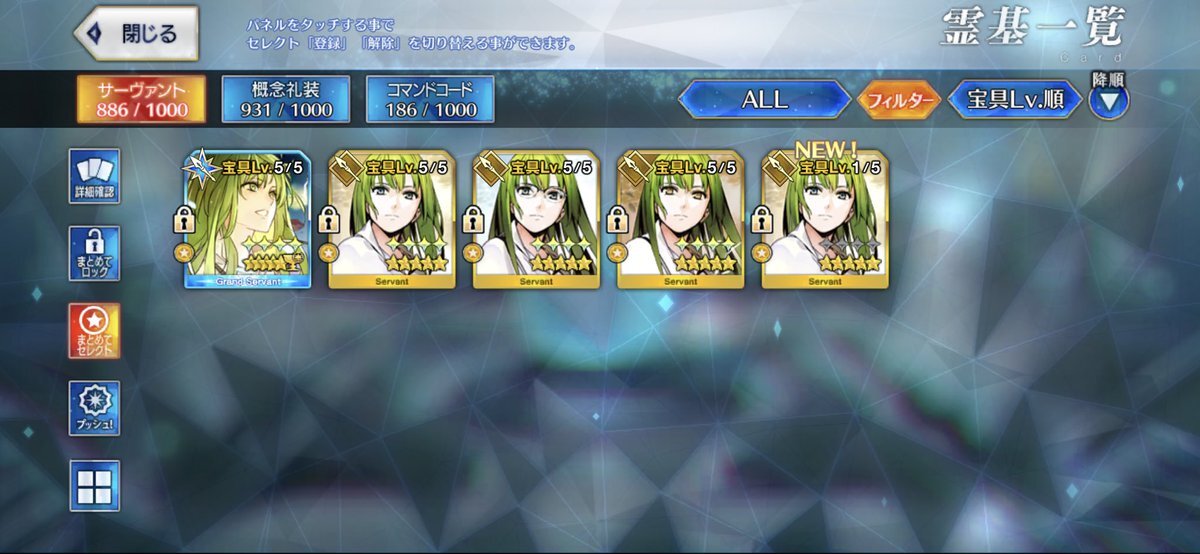1200x554 pixels.
Task: Open the 概念礼装 tab
Action: pyautogui.click(x=285, y=98)
